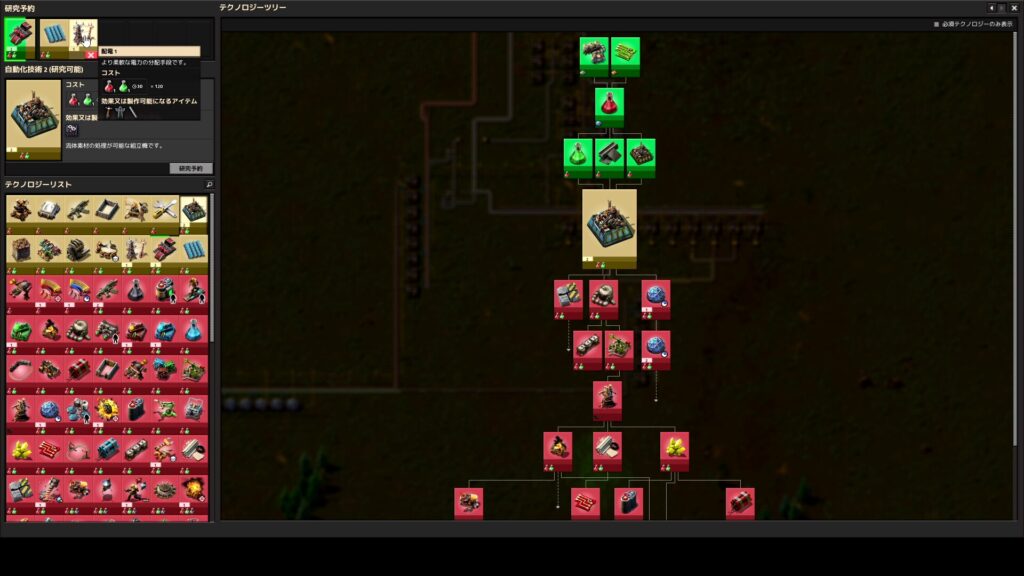The width and height of the screenshot is (1024, 576).
Task: Select the wrench and screwdriver technology in list
Action: pos(165,210)
